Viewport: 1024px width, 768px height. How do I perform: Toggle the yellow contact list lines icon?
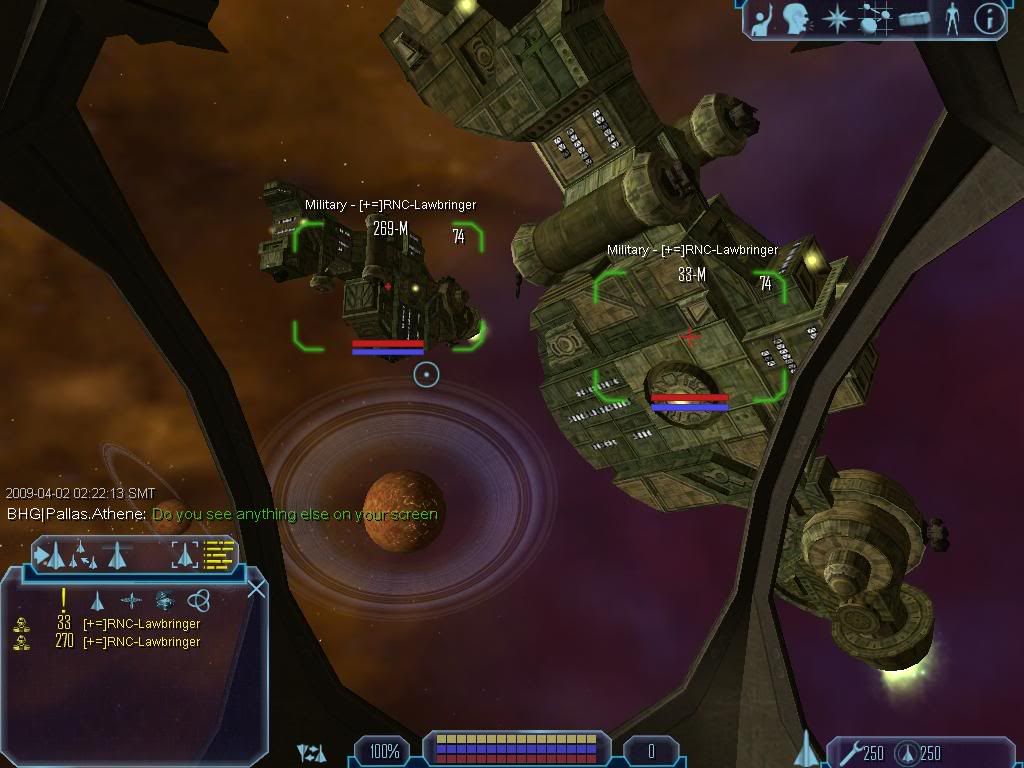[219, 553]
